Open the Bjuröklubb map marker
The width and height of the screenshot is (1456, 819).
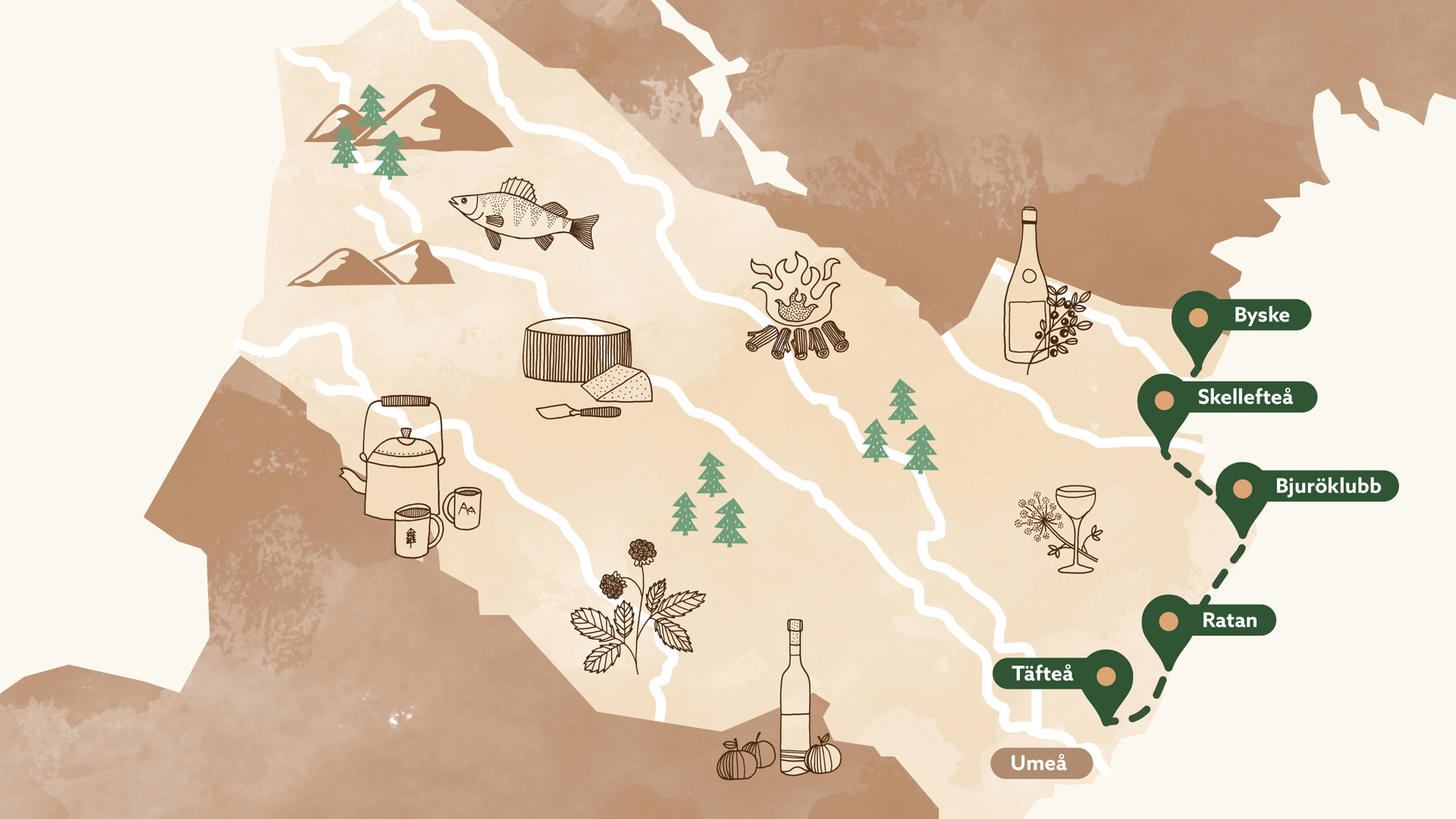click(x=1242, y=489)
